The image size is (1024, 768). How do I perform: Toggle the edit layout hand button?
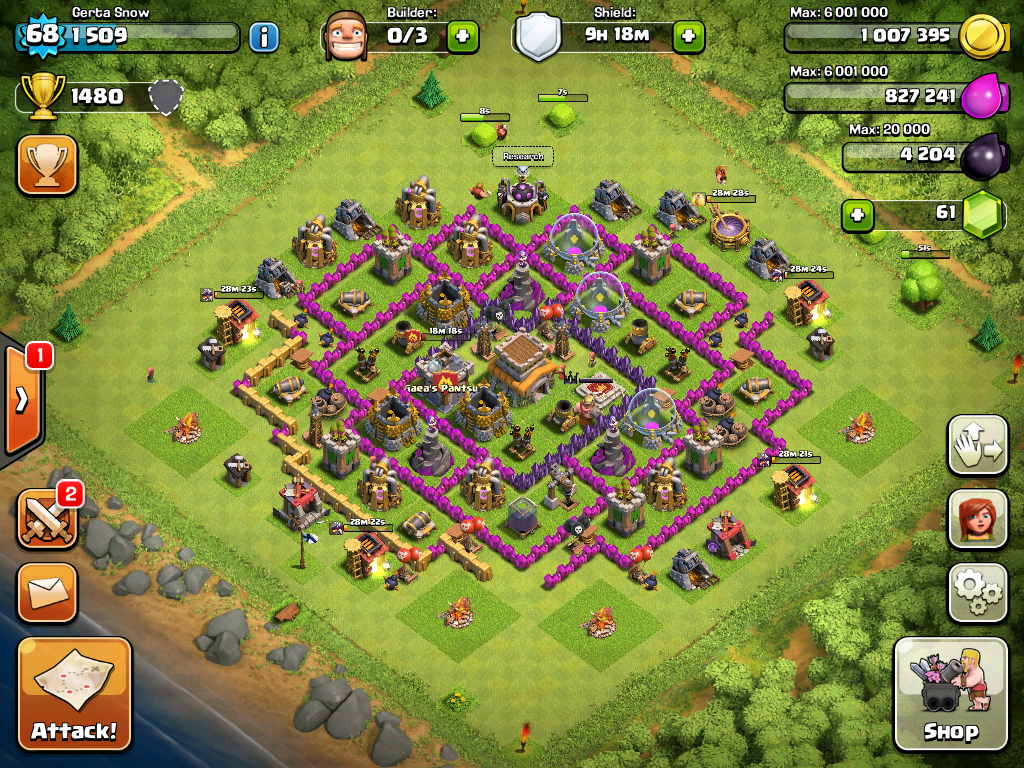[977, 446]
